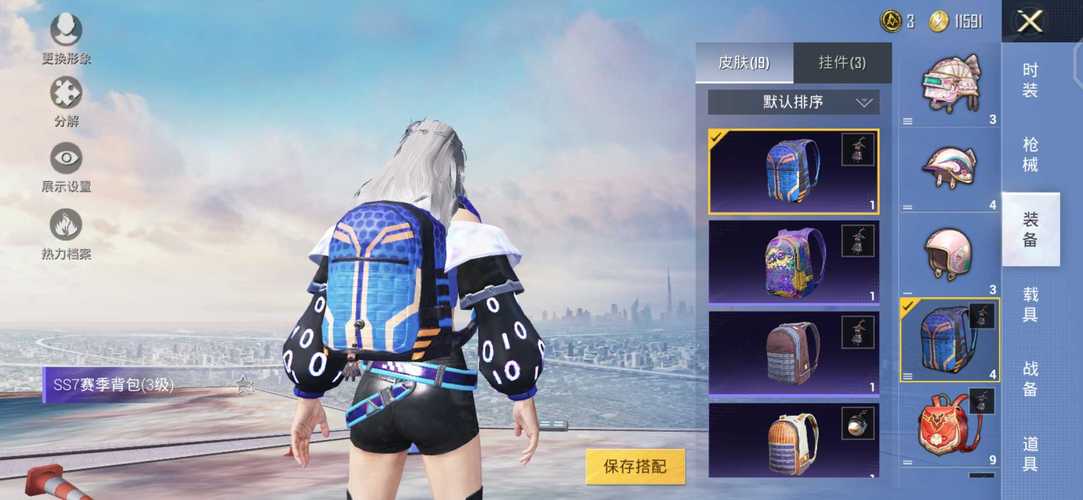The width and height of the screenshot is (1083, 500).
Task: Switch to the 皮肤(19) skins tab
Action: coord(744,63)
